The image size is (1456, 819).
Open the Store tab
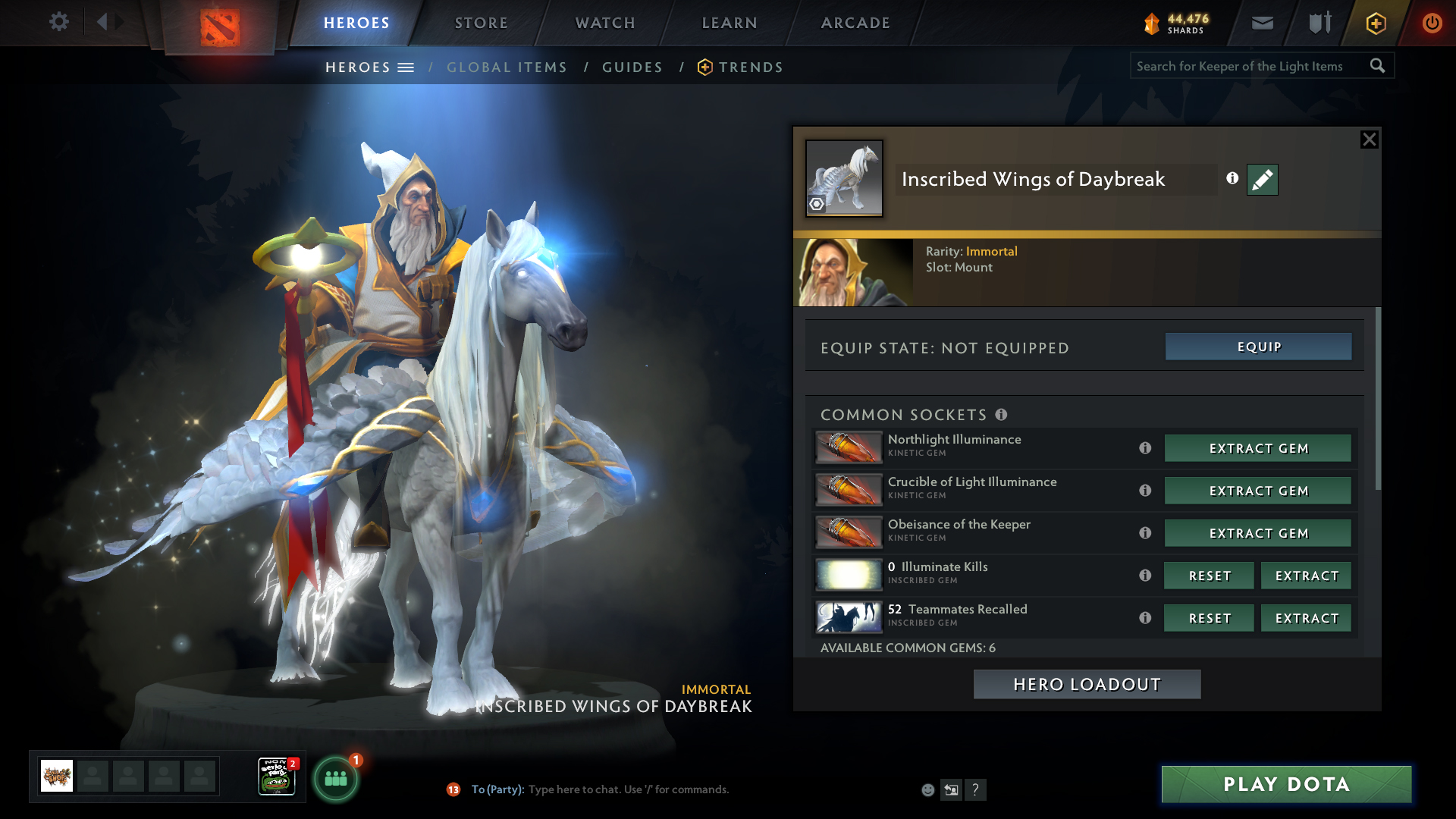(x=481, y=23)
